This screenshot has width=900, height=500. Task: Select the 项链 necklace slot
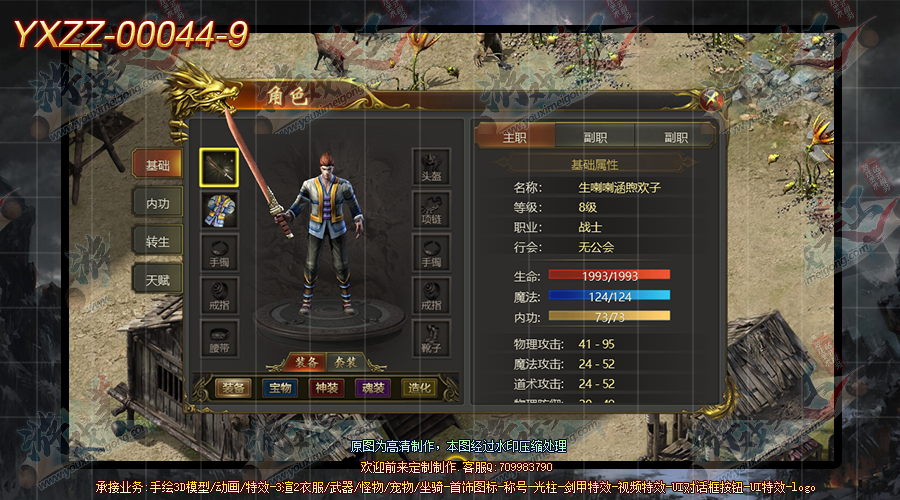(x=431, y=211)
